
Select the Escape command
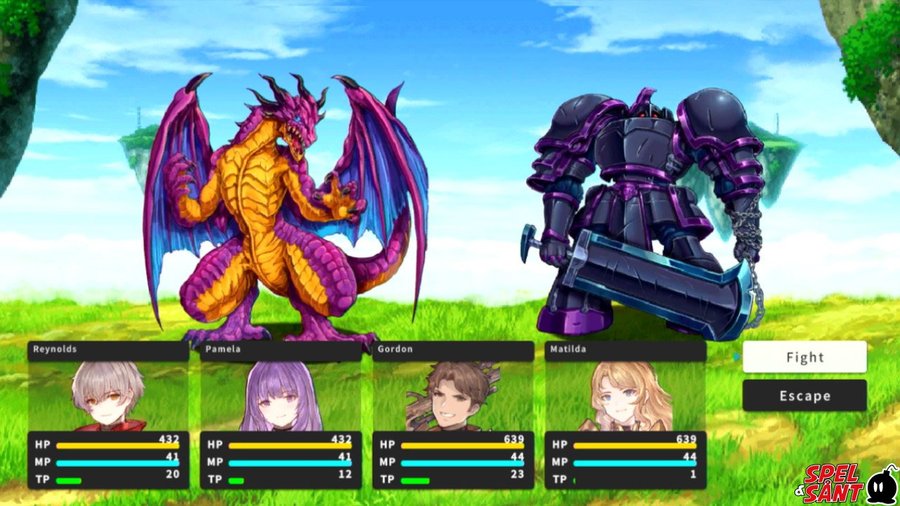(804, 396)
